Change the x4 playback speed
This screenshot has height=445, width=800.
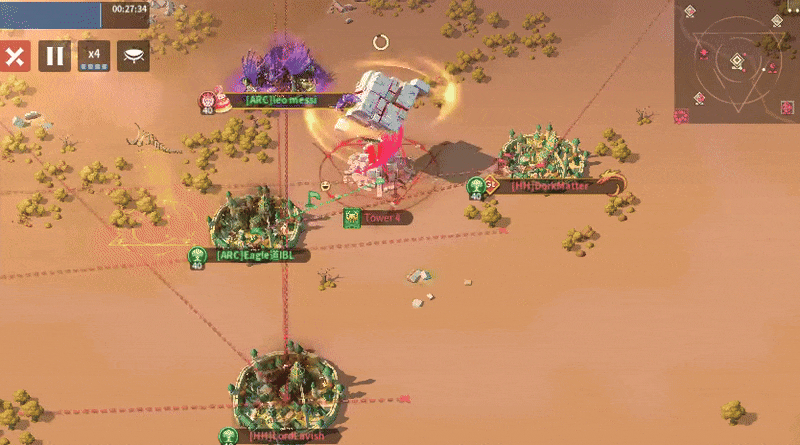coord(94,56)
